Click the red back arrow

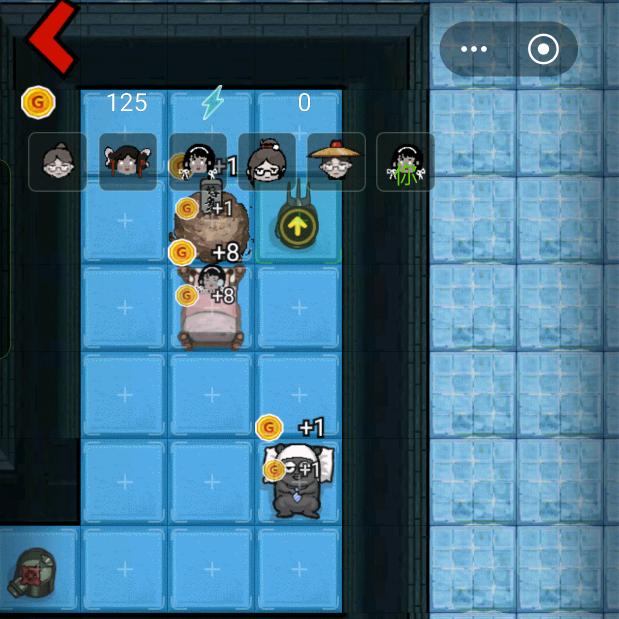click(x=50, y=37)
